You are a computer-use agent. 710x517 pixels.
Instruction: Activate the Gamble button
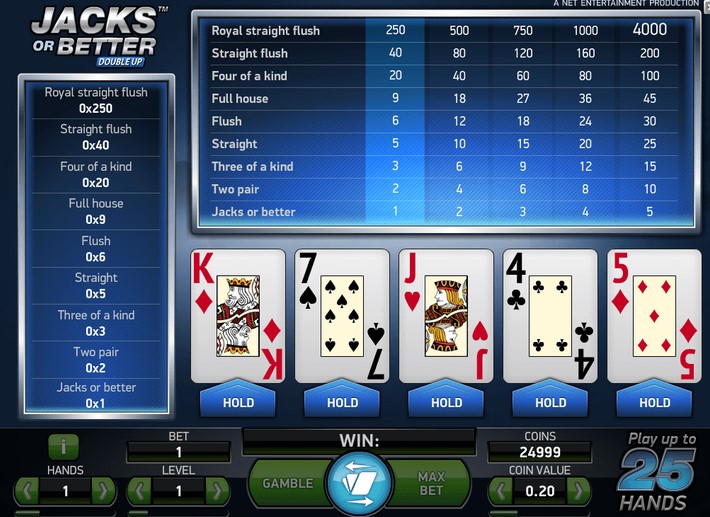288,483
